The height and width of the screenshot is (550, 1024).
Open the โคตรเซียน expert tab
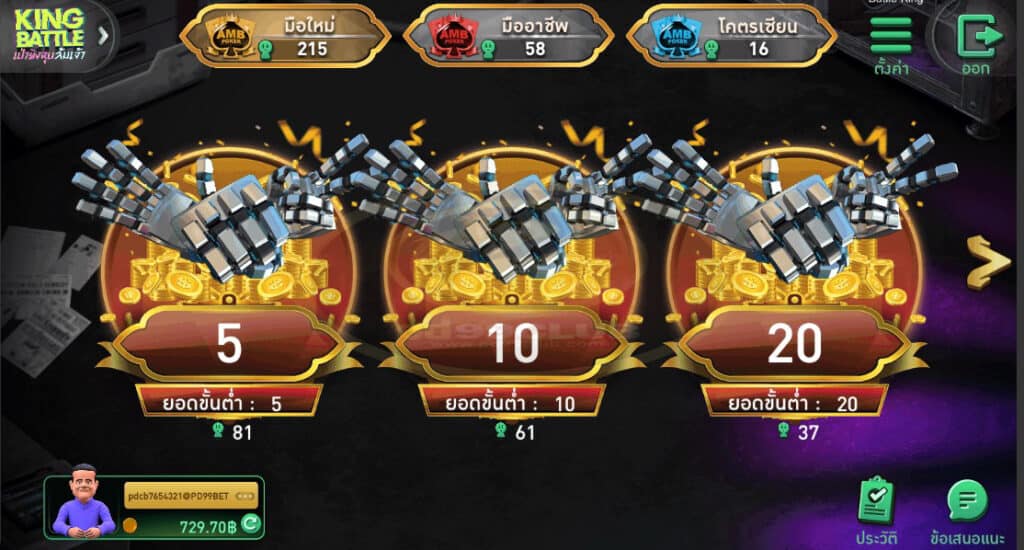(730, 36)
